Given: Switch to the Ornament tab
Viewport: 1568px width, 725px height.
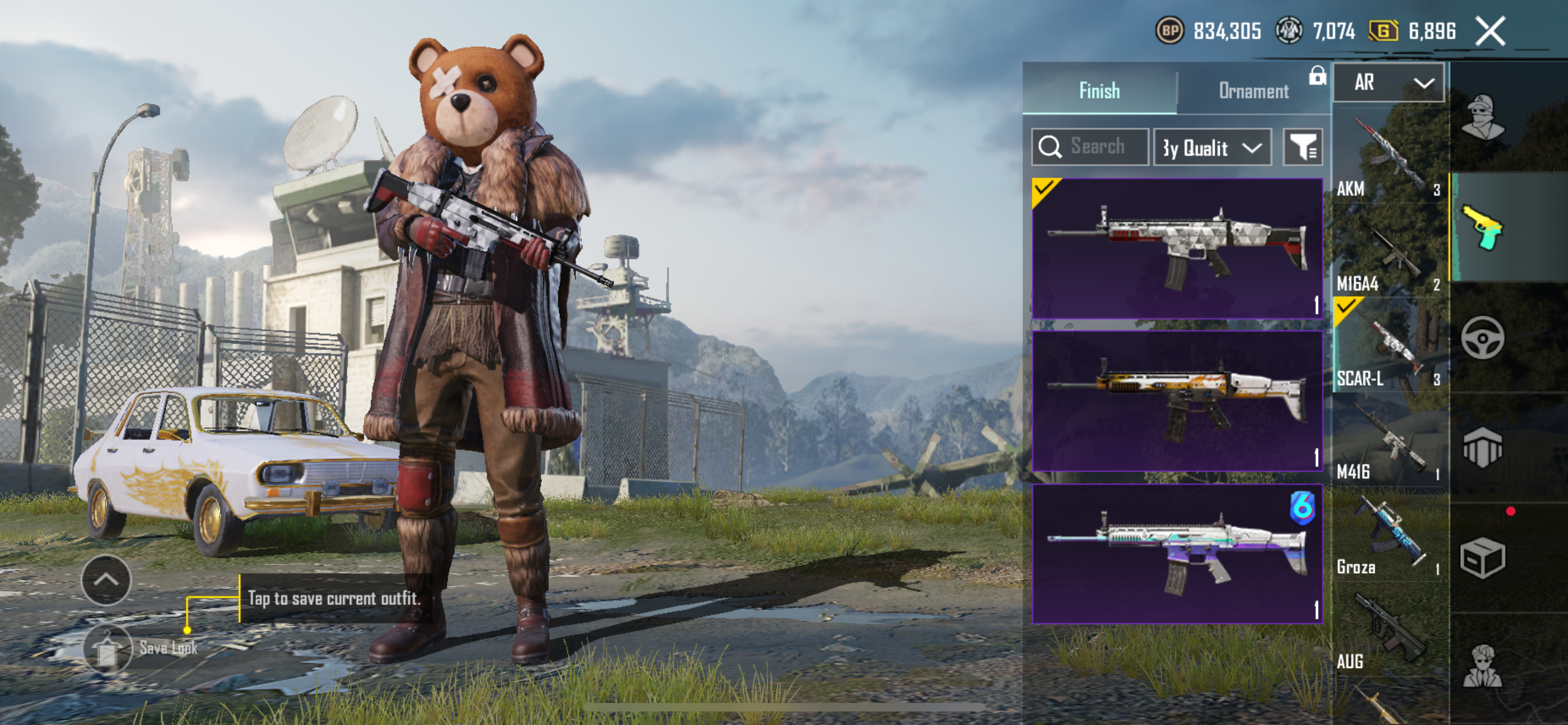Looking at the screenshot, I should click(x=1252, y=91).
